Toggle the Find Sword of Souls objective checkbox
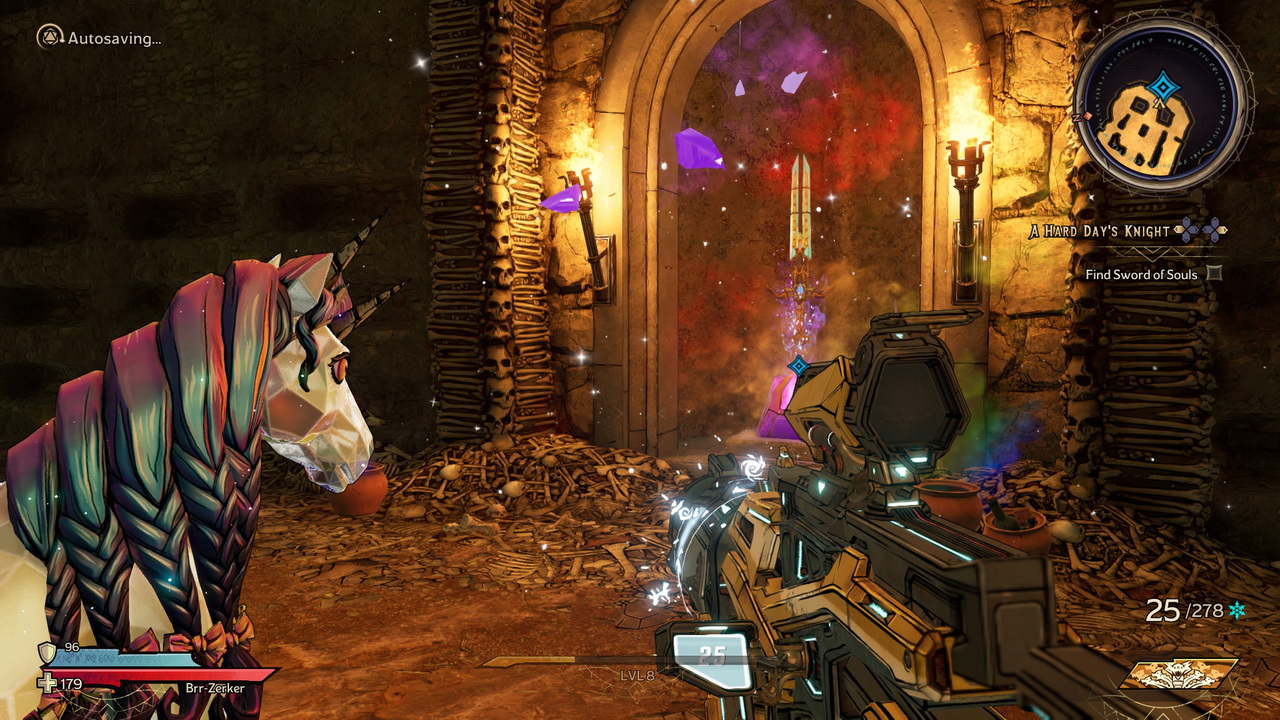This screenshot has width=1280, height=720. [1214, 273]
